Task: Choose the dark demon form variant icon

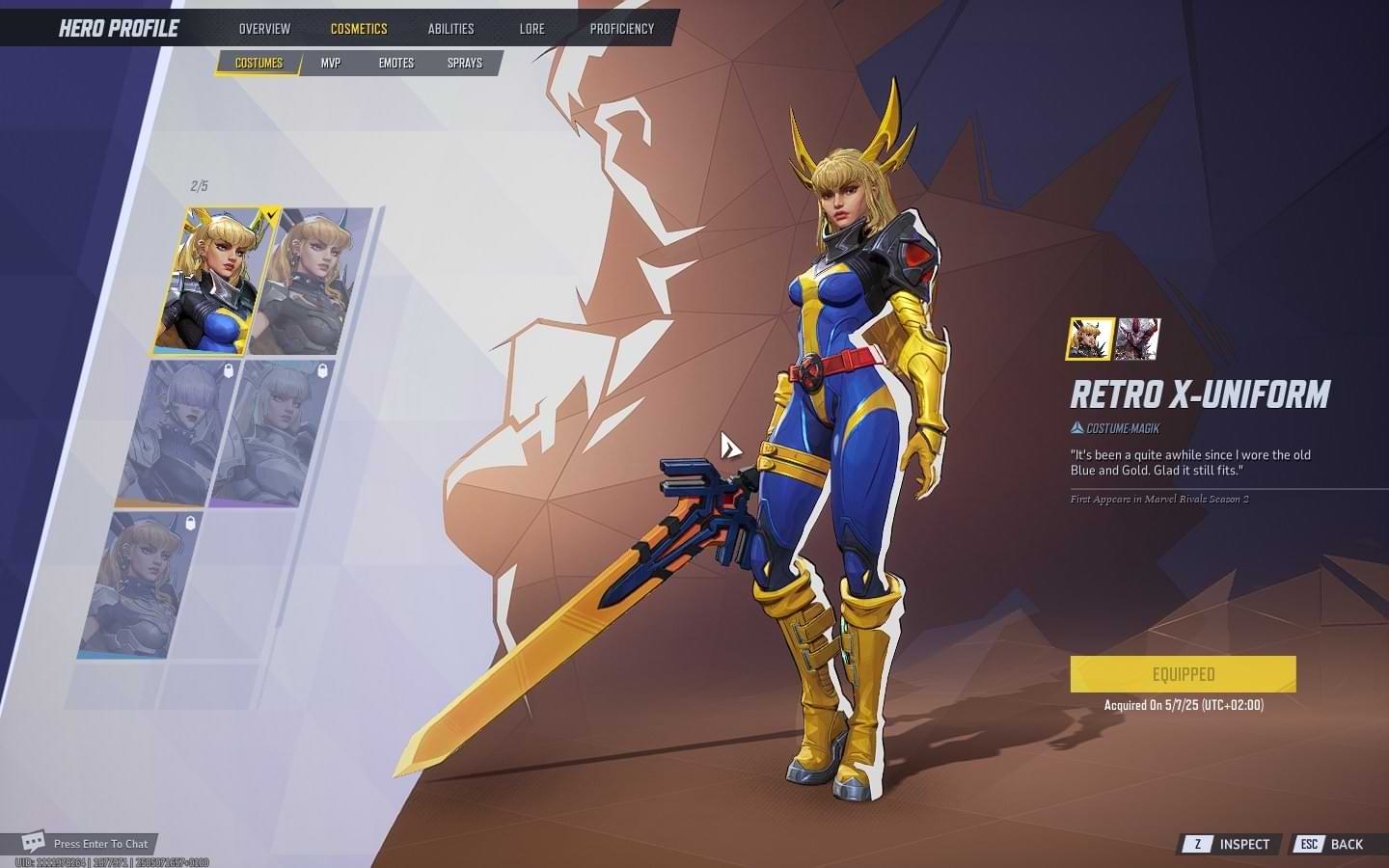Action: coord(1137,339)
